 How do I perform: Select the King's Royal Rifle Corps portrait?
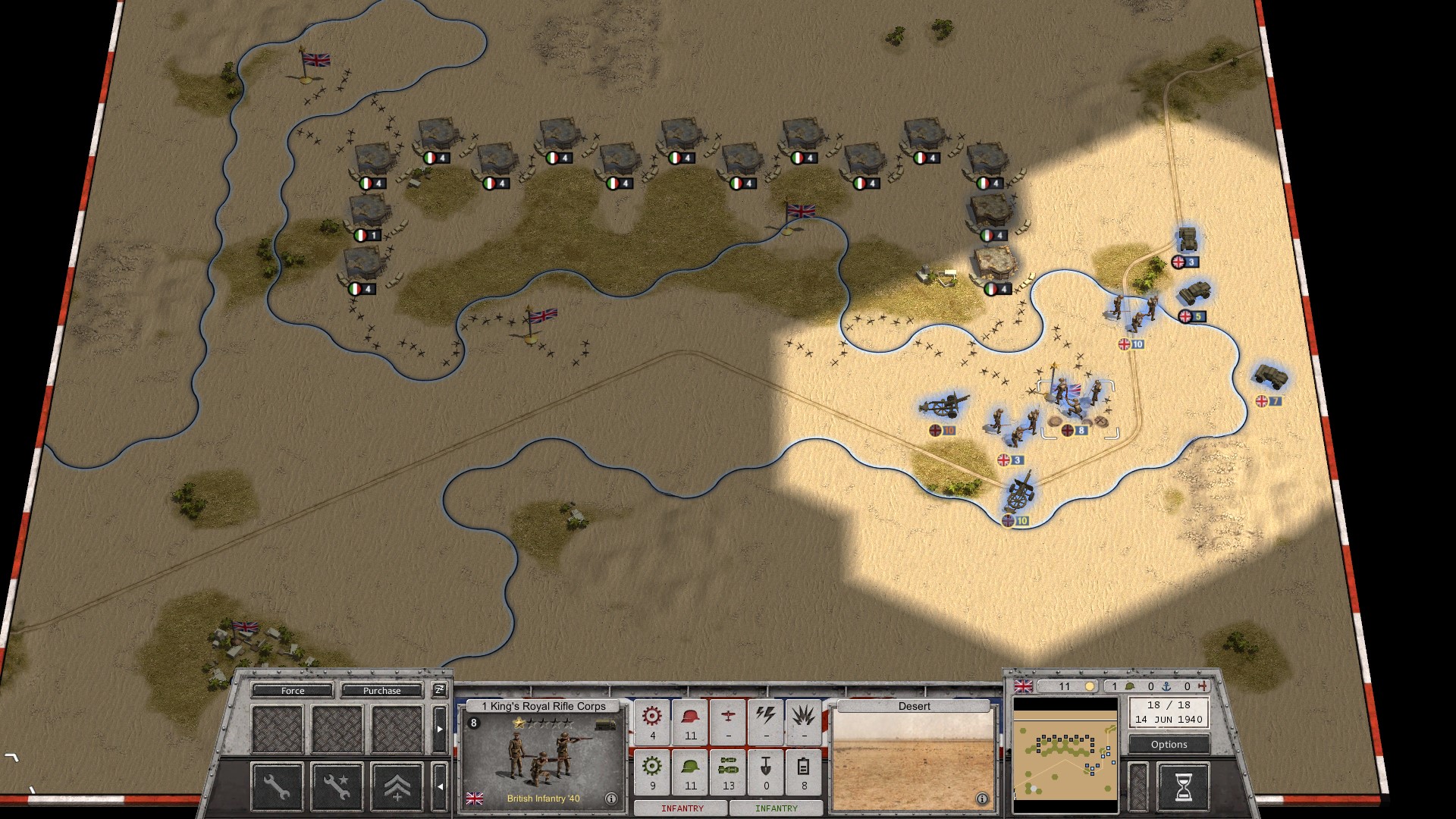point(542,758)
